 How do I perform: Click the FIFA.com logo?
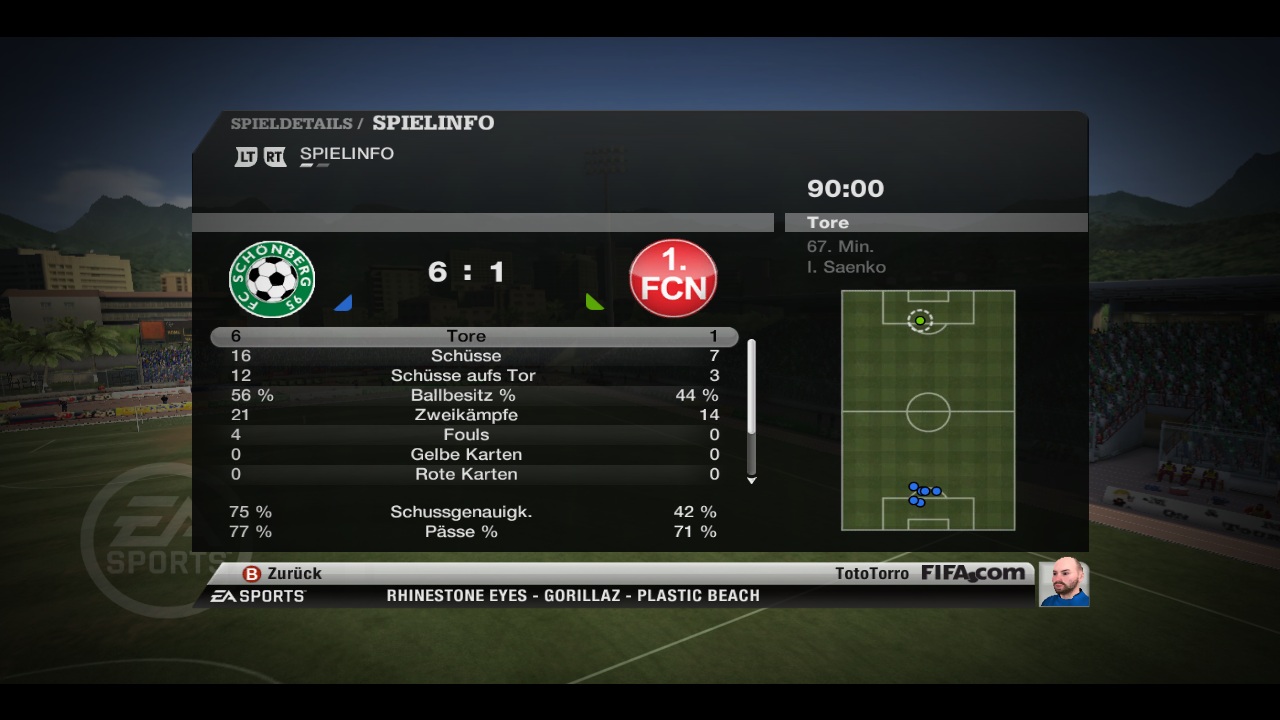972,574
